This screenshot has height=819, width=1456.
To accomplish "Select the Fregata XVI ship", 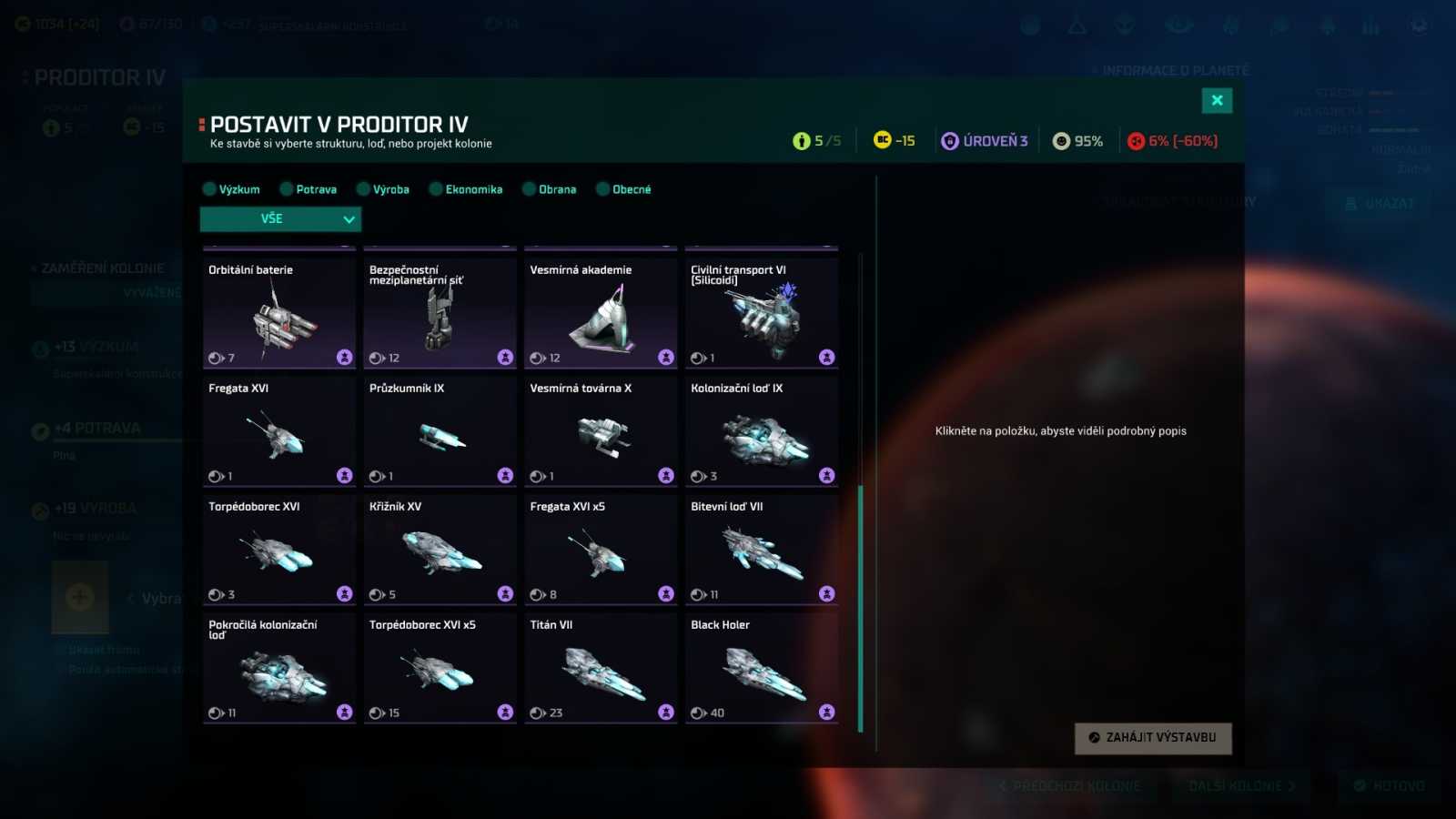I will pos(279,431).
